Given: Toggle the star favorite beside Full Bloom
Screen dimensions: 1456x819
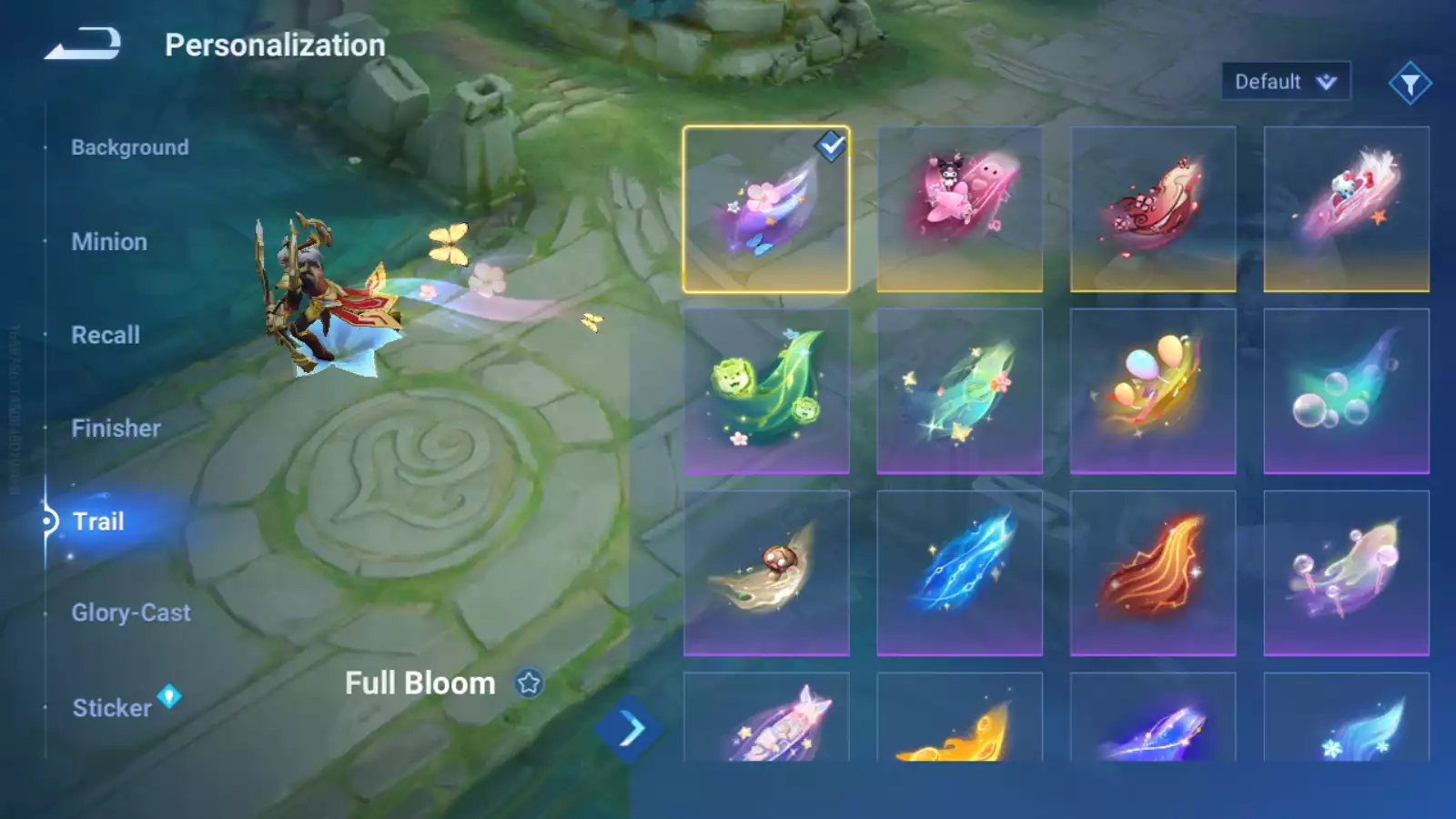Looking at the screenshot, I should click(529, 682).
